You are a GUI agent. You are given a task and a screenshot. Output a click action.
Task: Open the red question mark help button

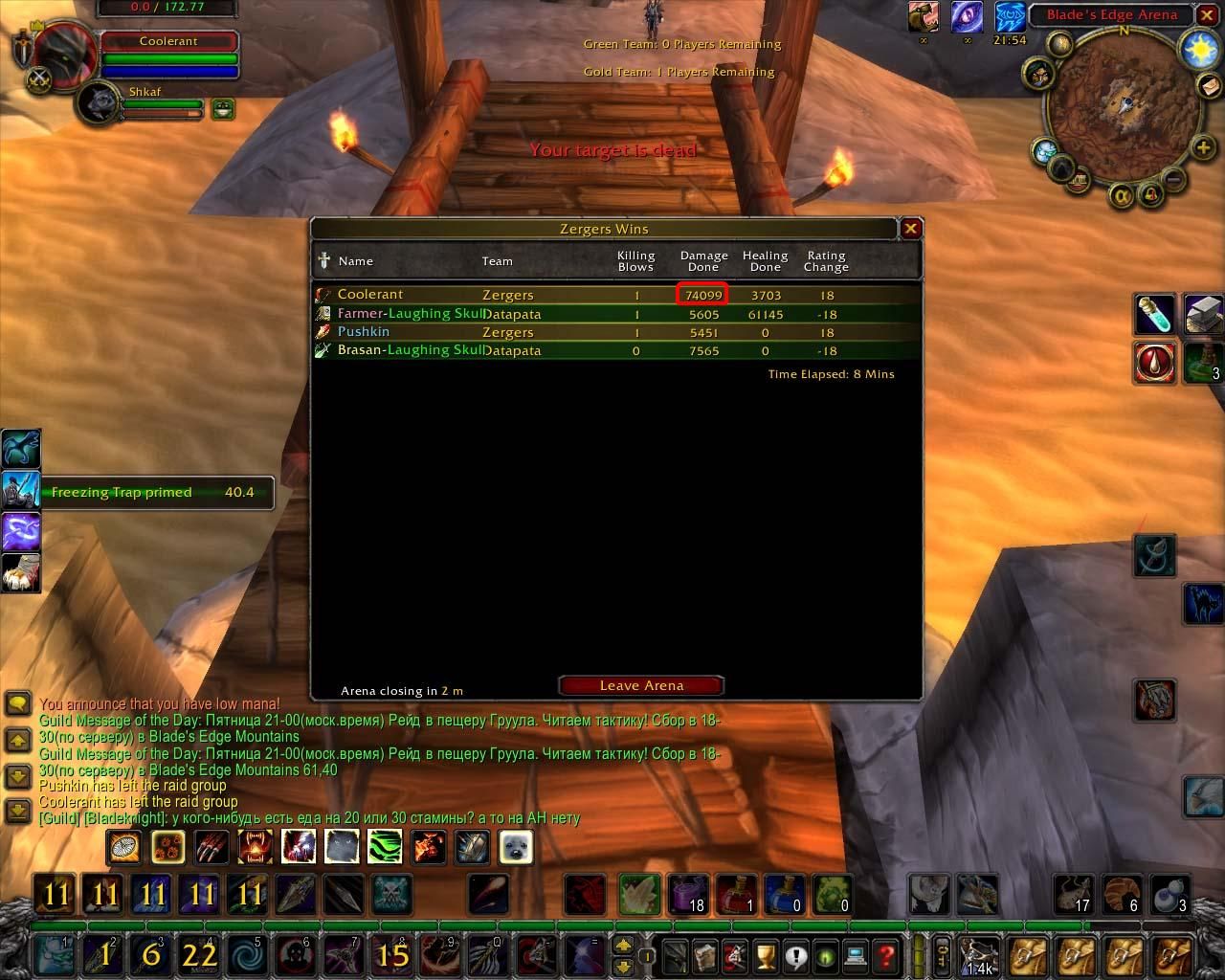tap(886, 954)
